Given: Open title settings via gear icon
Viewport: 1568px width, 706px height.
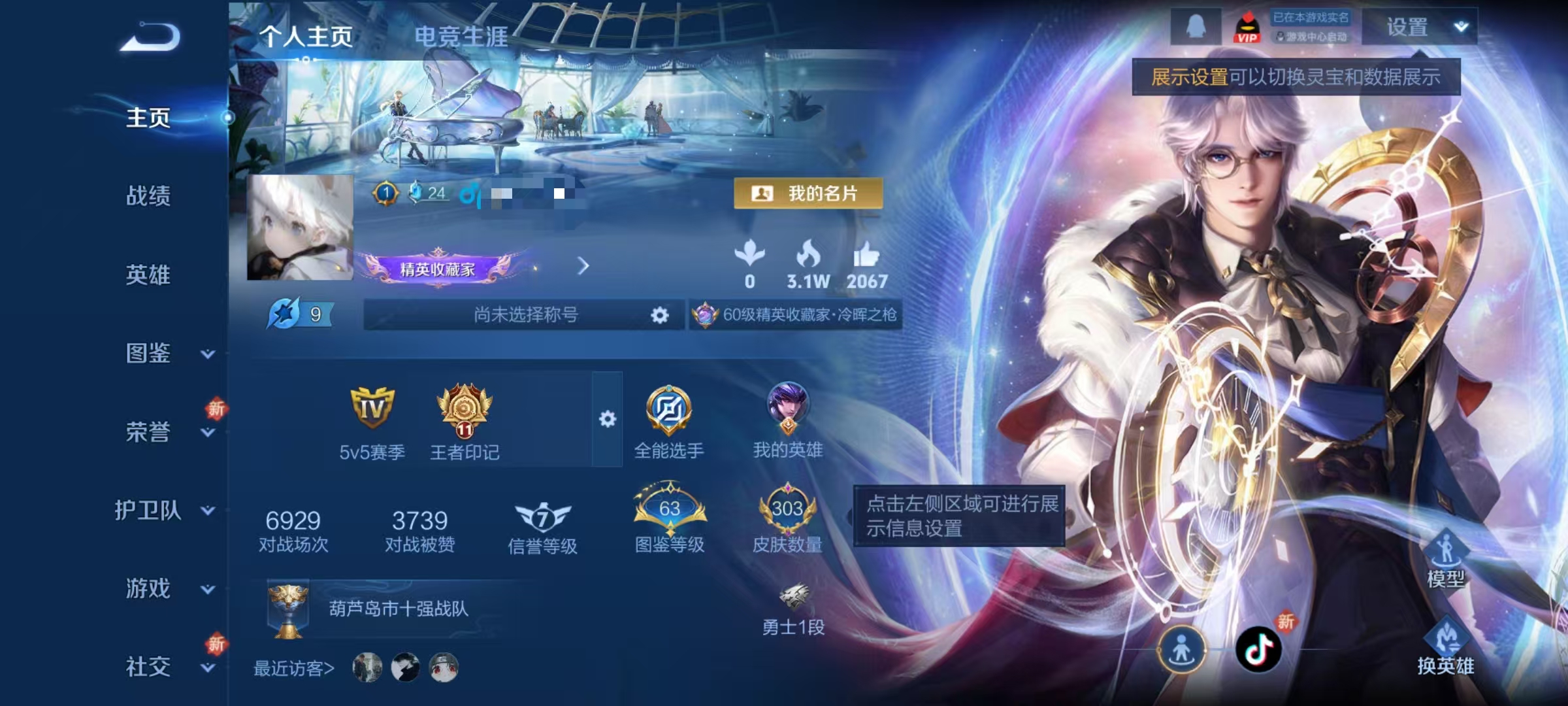Looking at the screenshot, I should (659, 314).
